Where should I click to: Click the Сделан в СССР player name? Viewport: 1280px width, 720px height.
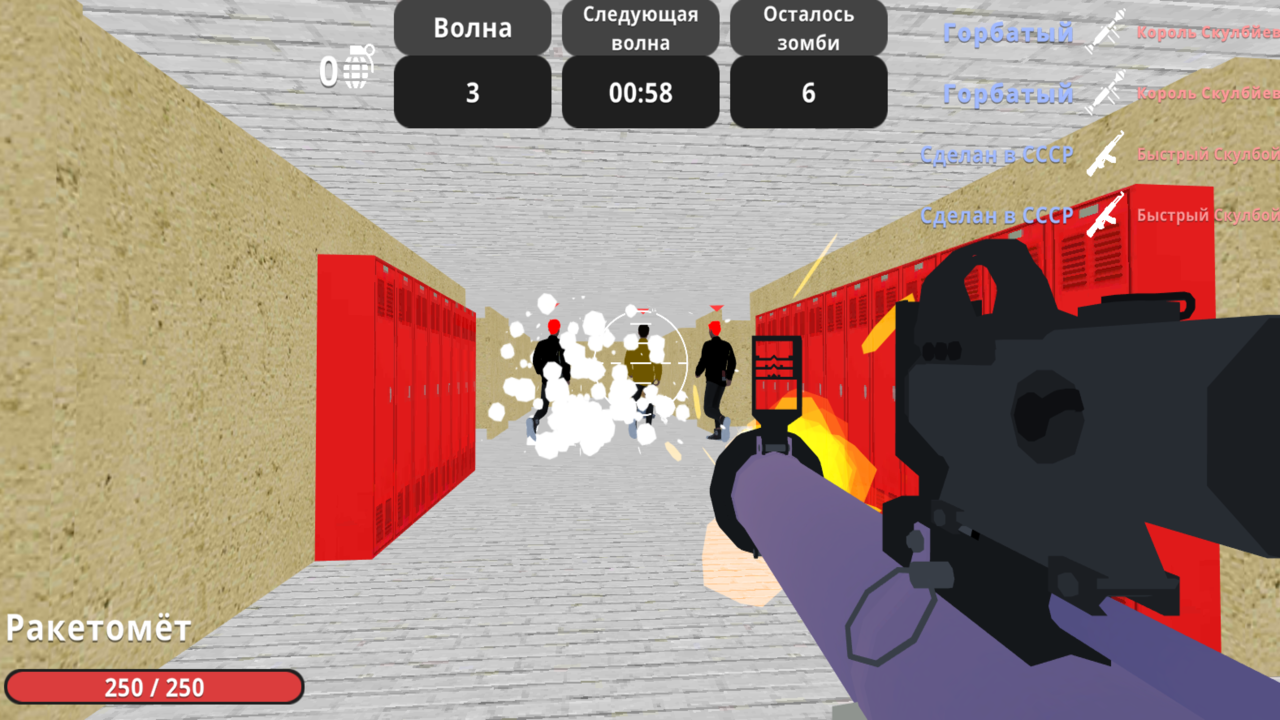(x=996, y=155)
